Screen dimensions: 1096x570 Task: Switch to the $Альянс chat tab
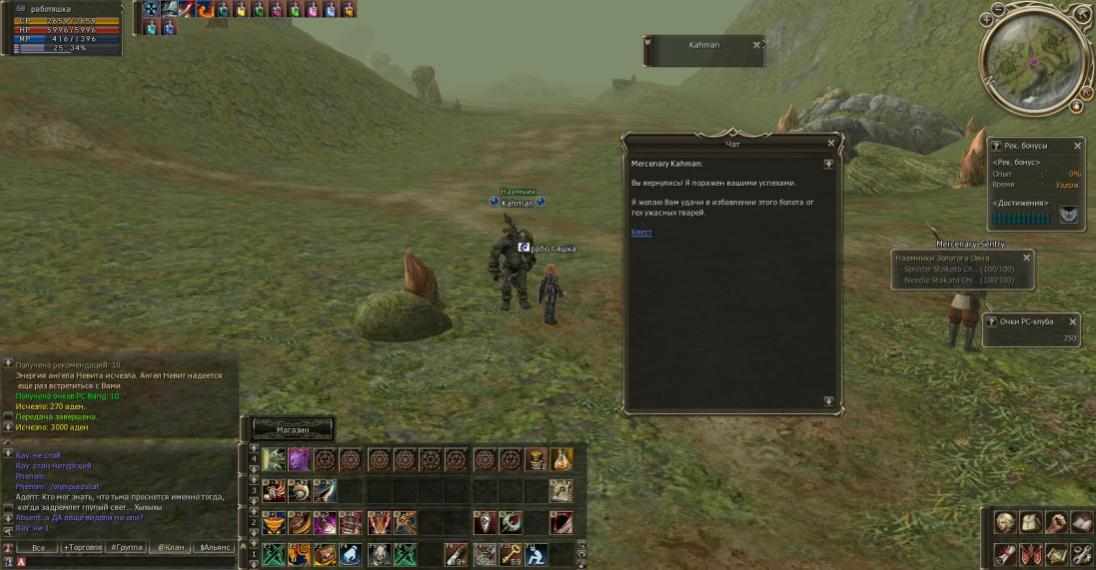[x=215, y=547]
